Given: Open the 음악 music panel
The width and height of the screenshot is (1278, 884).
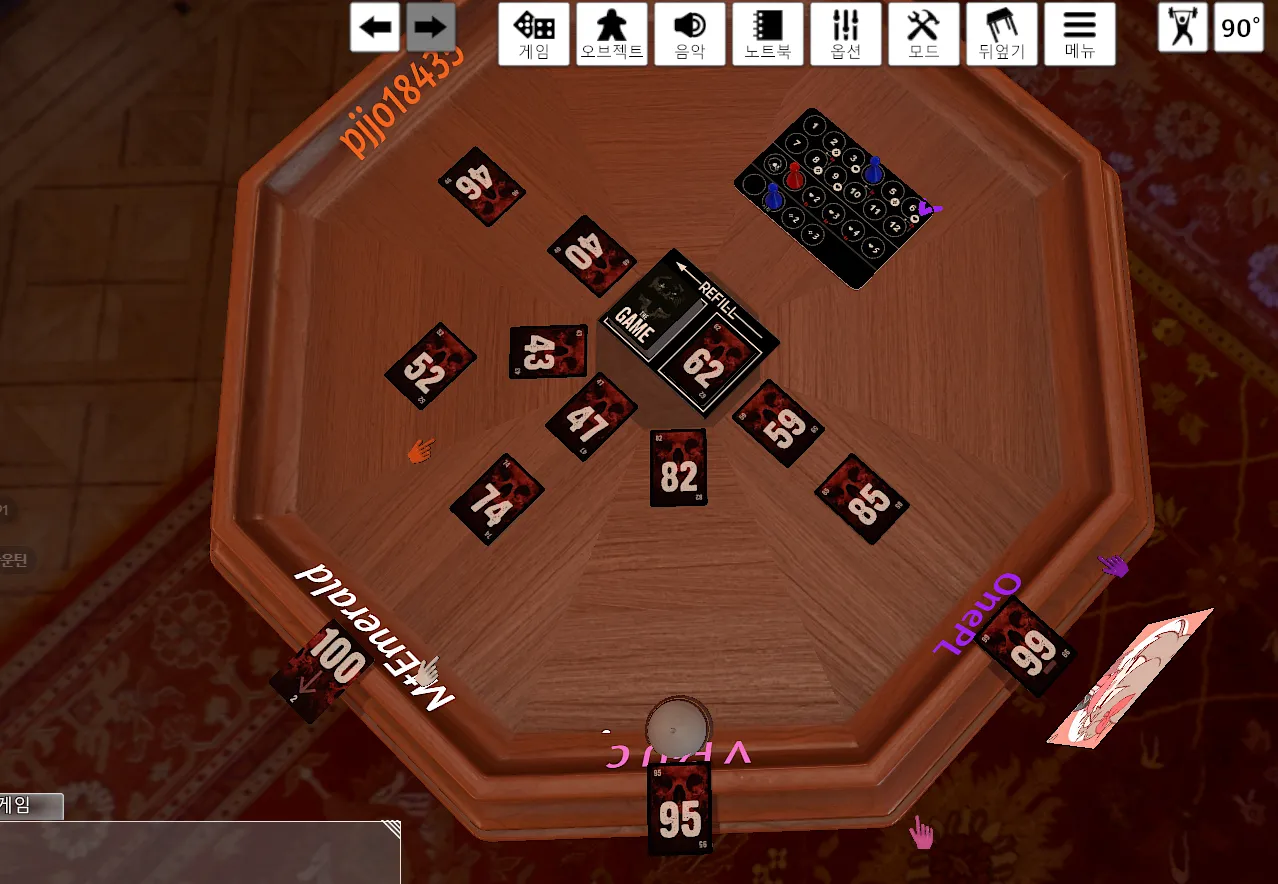Looking at the screenshot, I should [690, 34].
